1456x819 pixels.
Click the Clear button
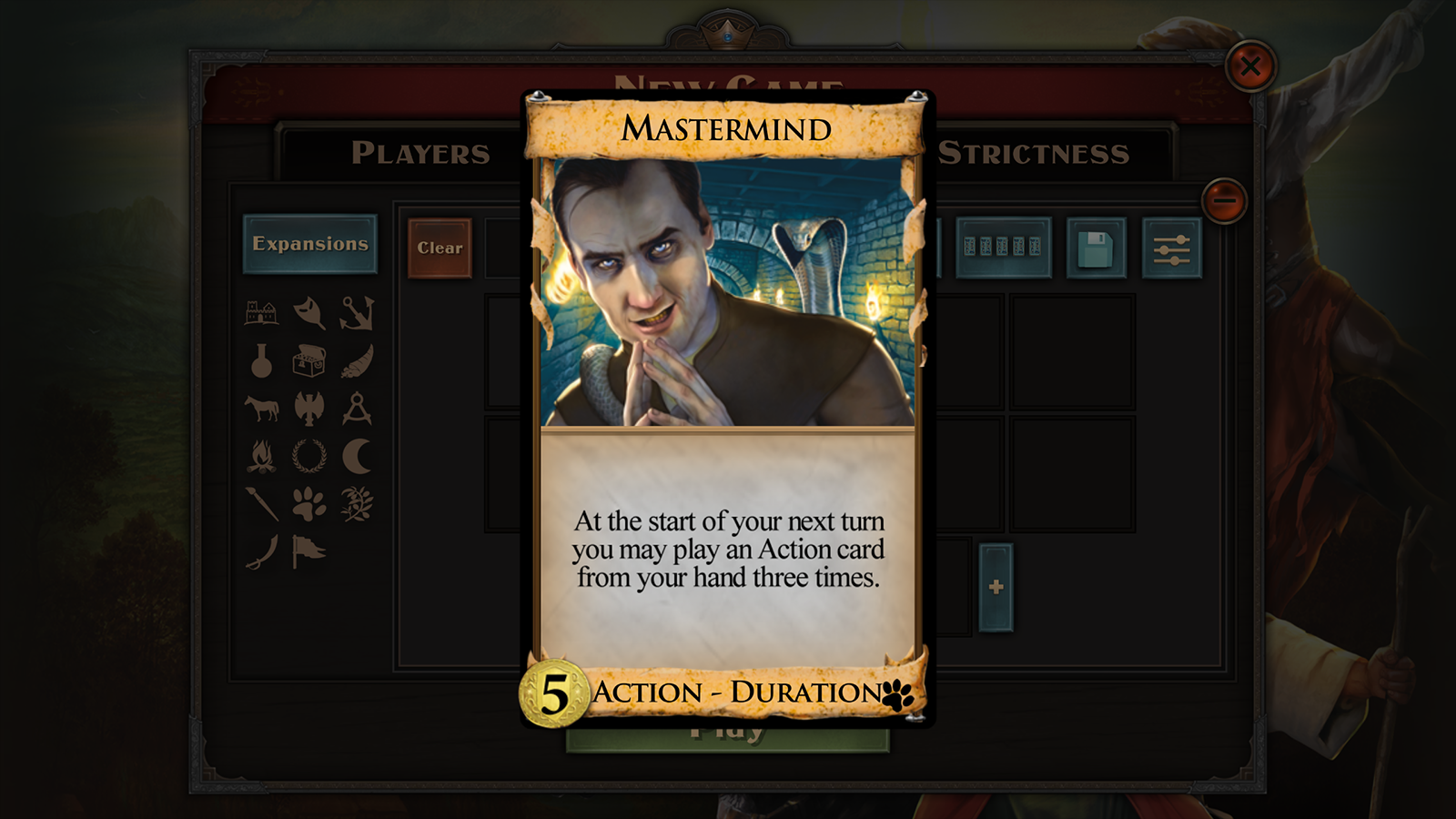tap(440, 248)
